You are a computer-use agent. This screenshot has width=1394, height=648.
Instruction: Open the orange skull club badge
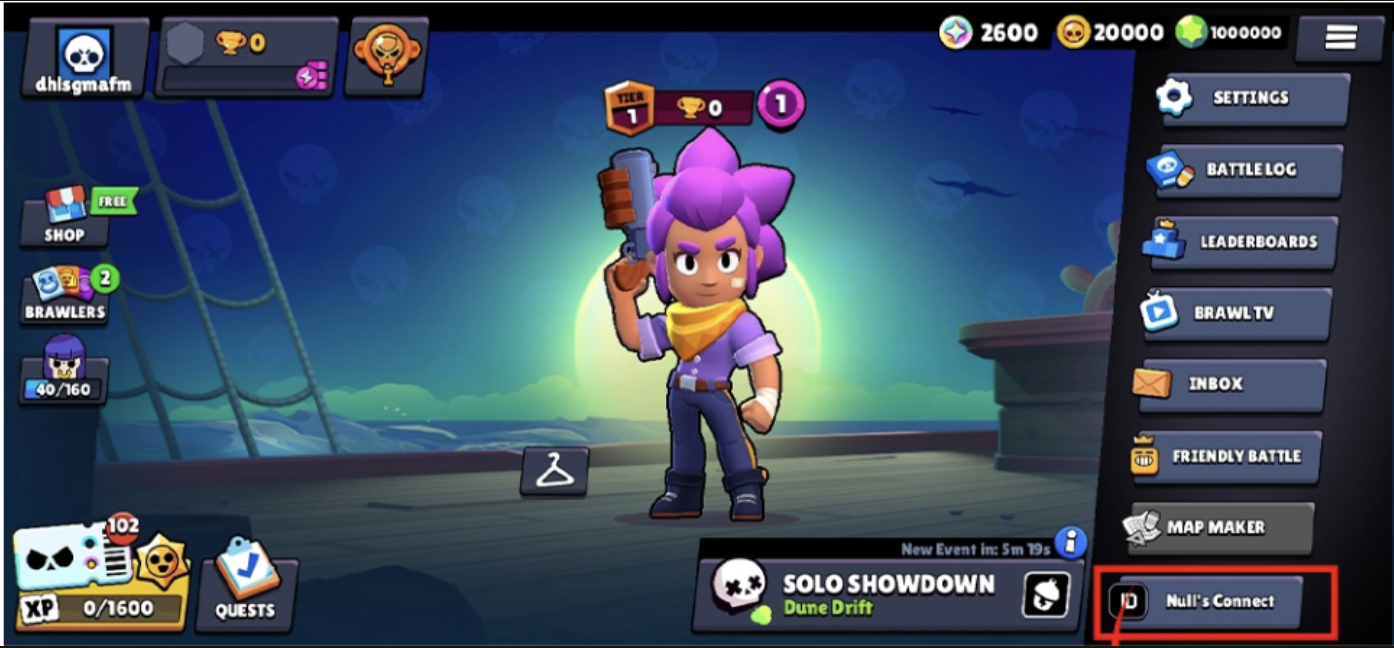click(x=386, y=56)
